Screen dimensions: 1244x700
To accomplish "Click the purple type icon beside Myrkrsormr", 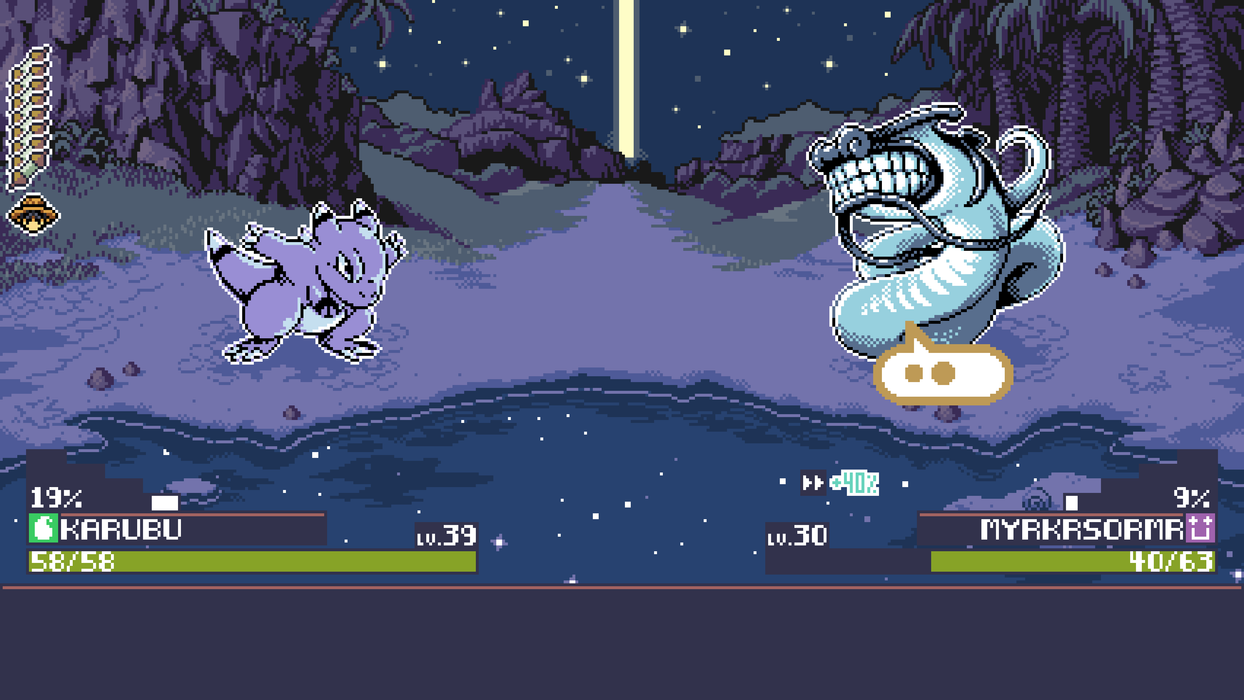I will pyautogui.click(x=1200, y=528).
